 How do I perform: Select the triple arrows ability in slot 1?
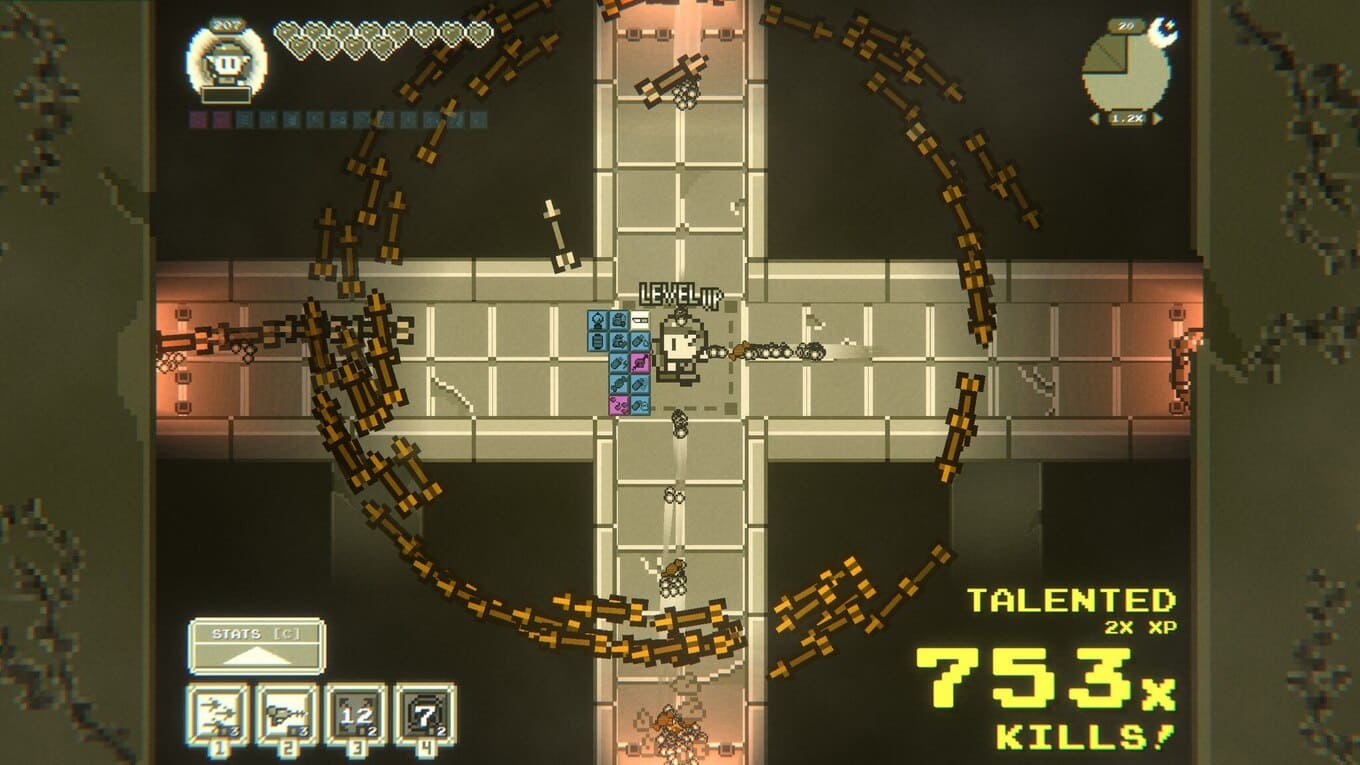click(x=218, y=714)
